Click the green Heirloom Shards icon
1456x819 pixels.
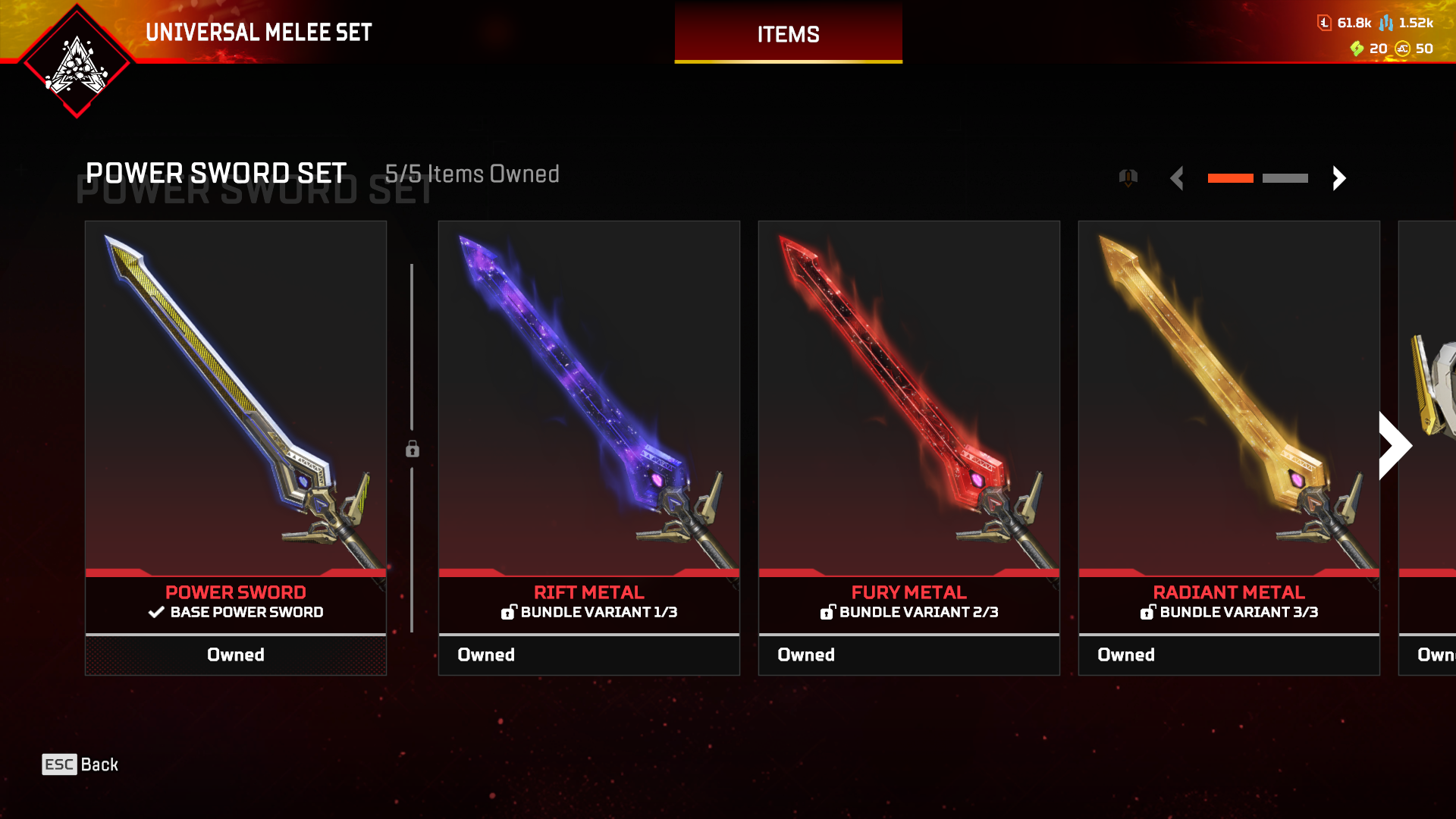tap(1356, 50)
